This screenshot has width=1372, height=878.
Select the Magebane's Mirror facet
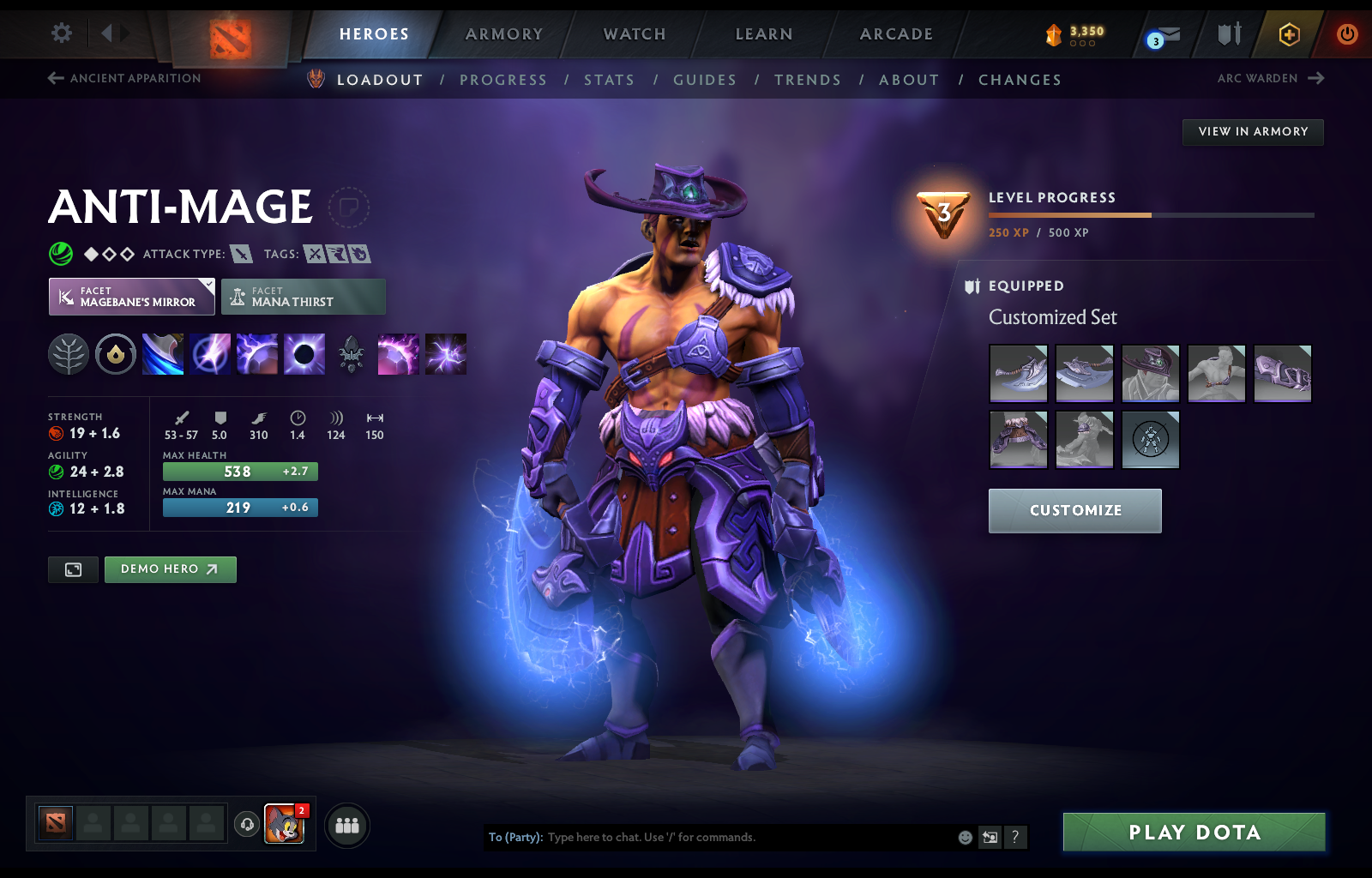[130, 297]
